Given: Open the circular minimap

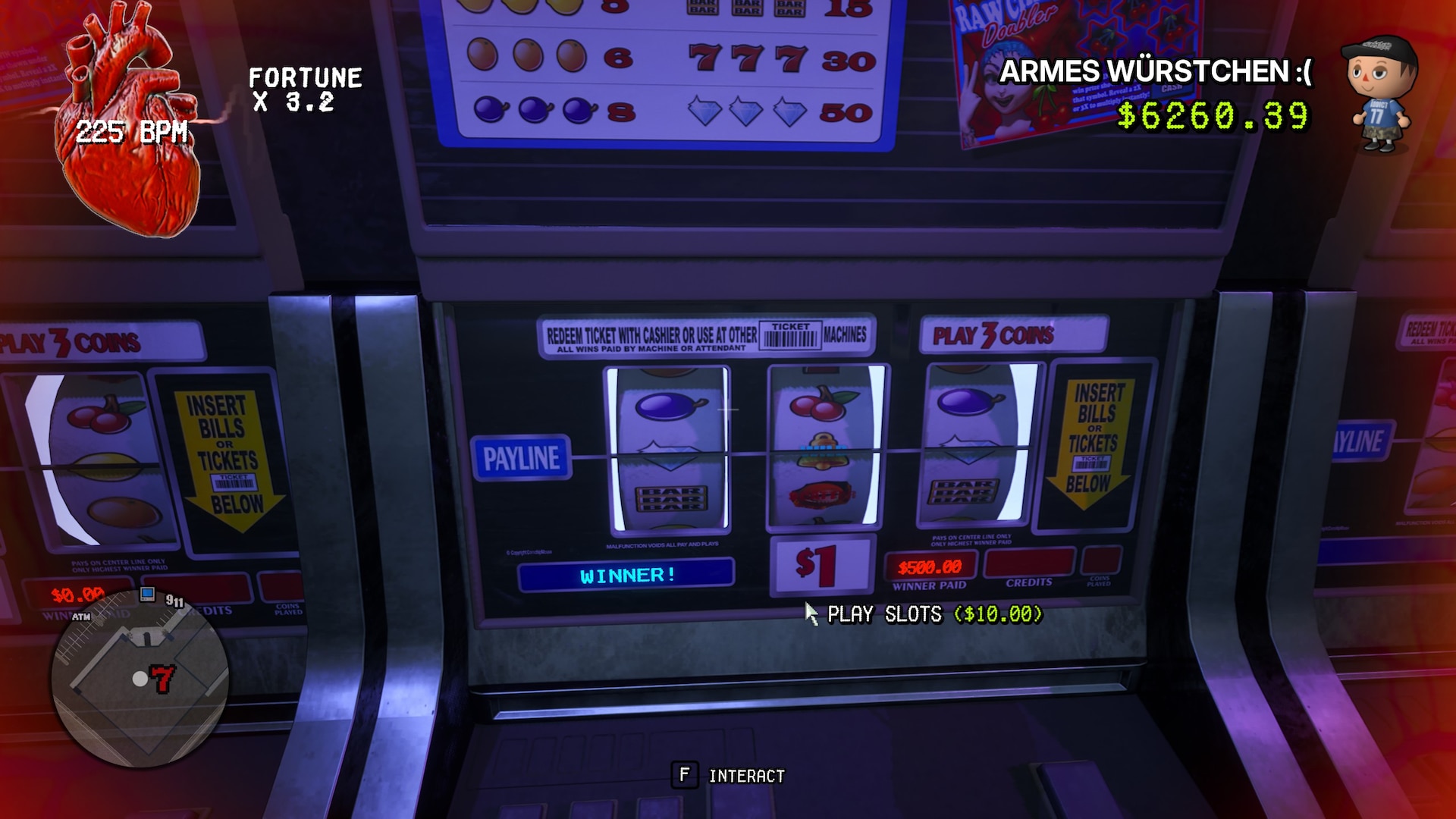Looking at the screenshot, I should pos(140,677).
